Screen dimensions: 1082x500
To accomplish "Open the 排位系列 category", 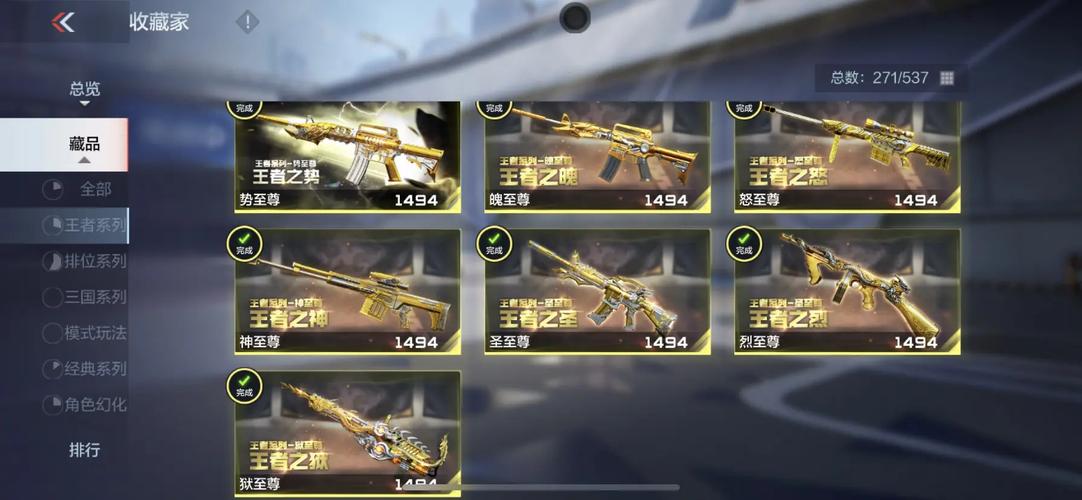I will coord(95,261).
